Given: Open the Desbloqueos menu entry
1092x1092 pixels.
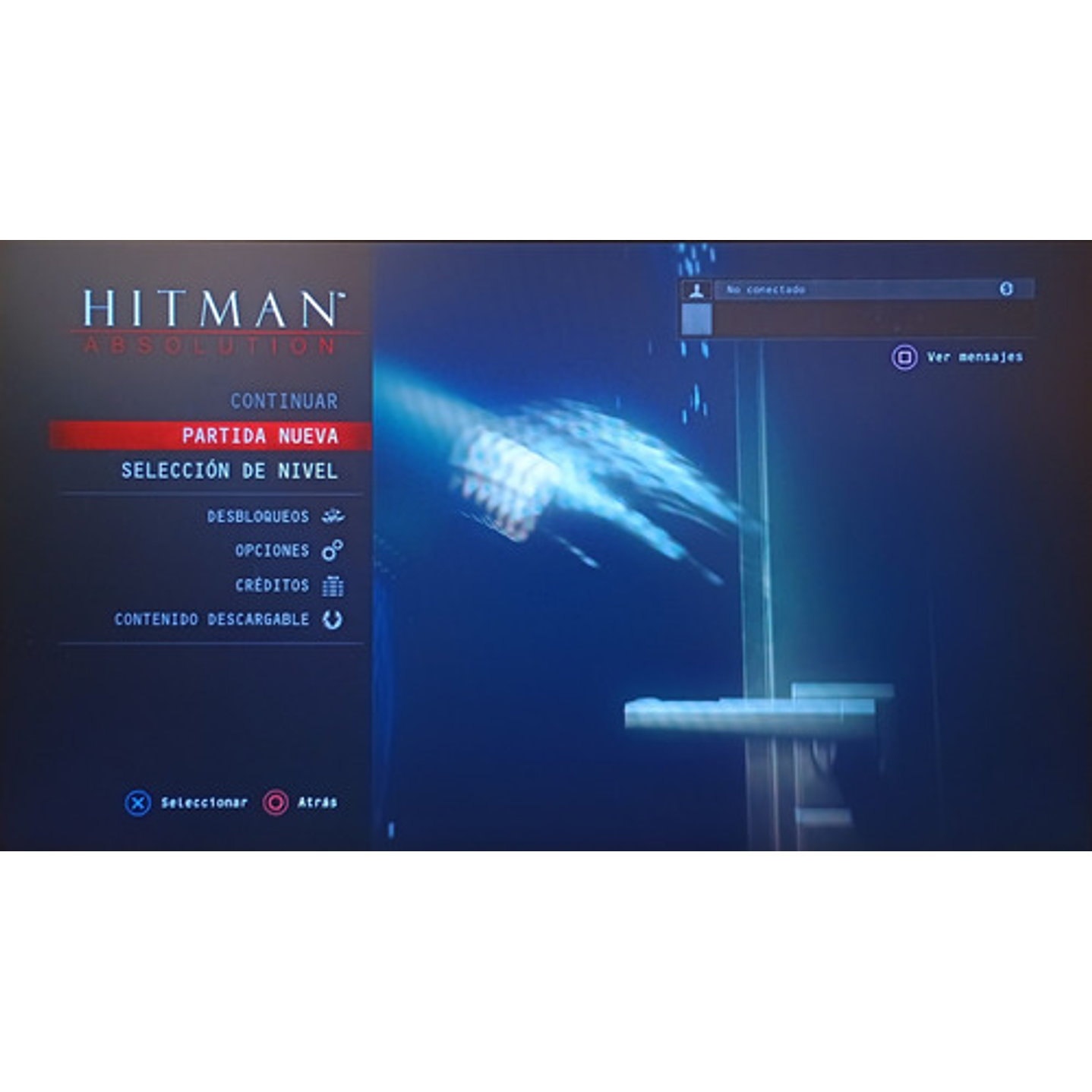Looking at the screenshot, I should (258, 516).
